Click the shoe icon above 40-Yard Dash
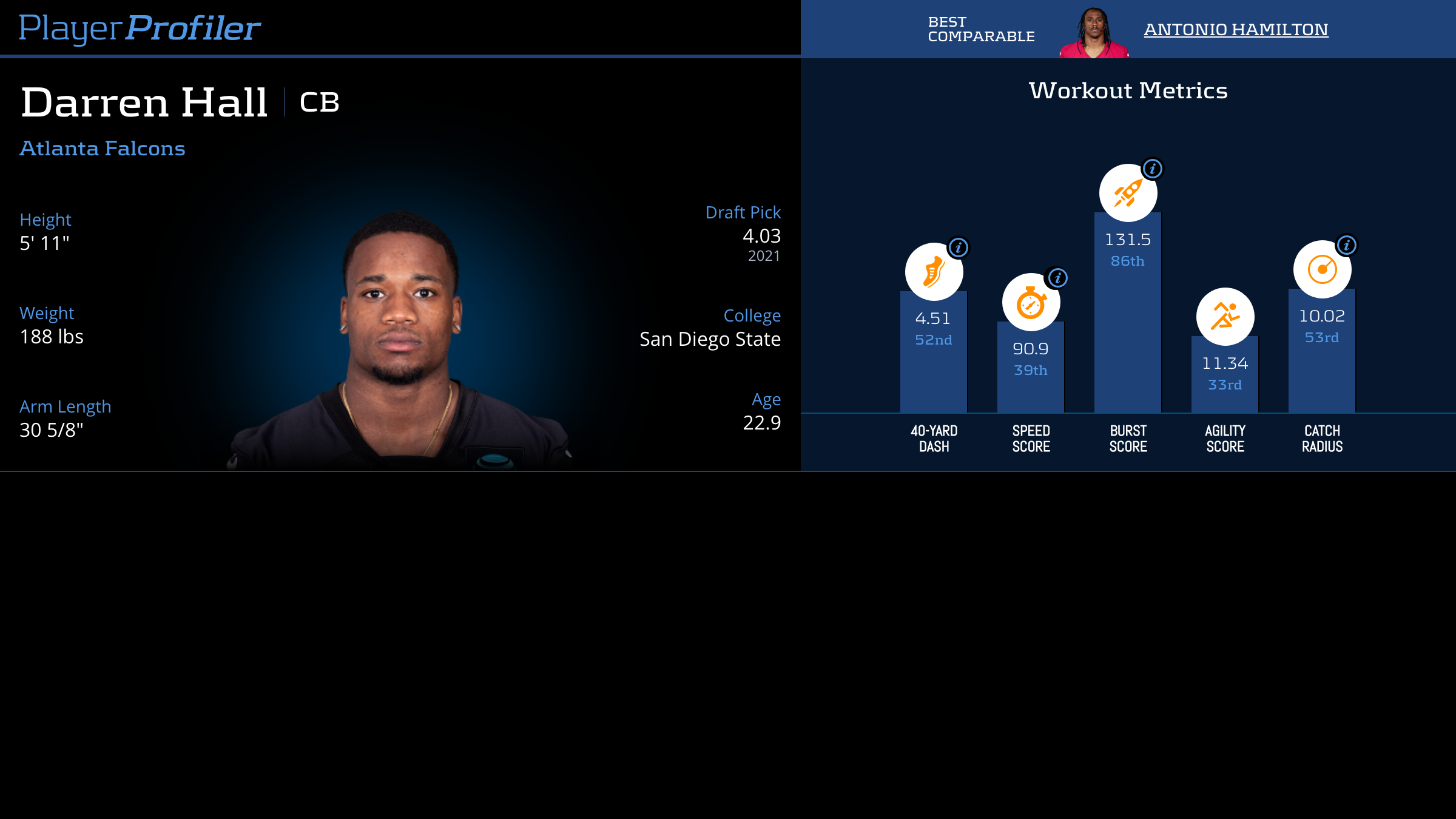Image resolution: width=1456 pixels, height=819 pixels. click(934, 272)
